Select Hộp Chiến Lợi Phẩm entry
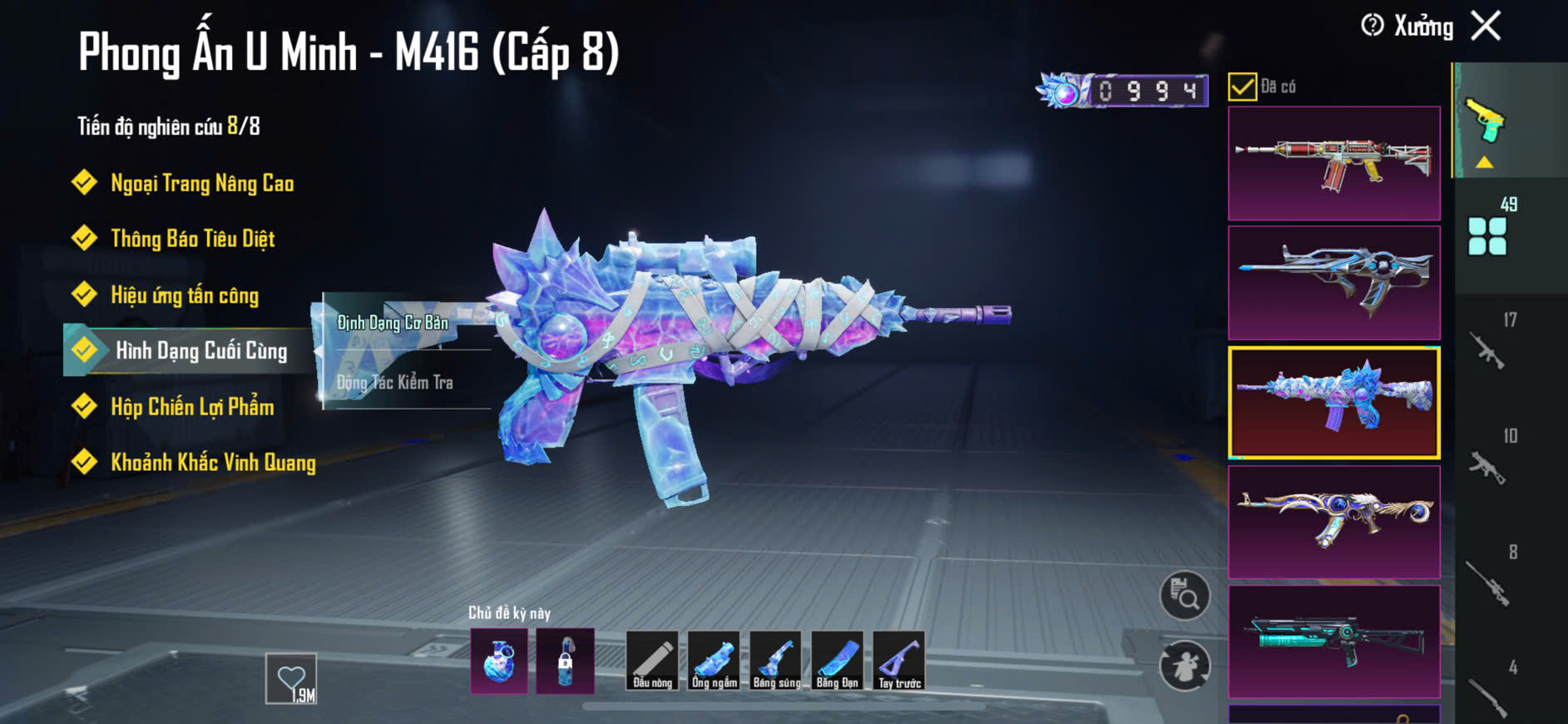 [191, 407]
